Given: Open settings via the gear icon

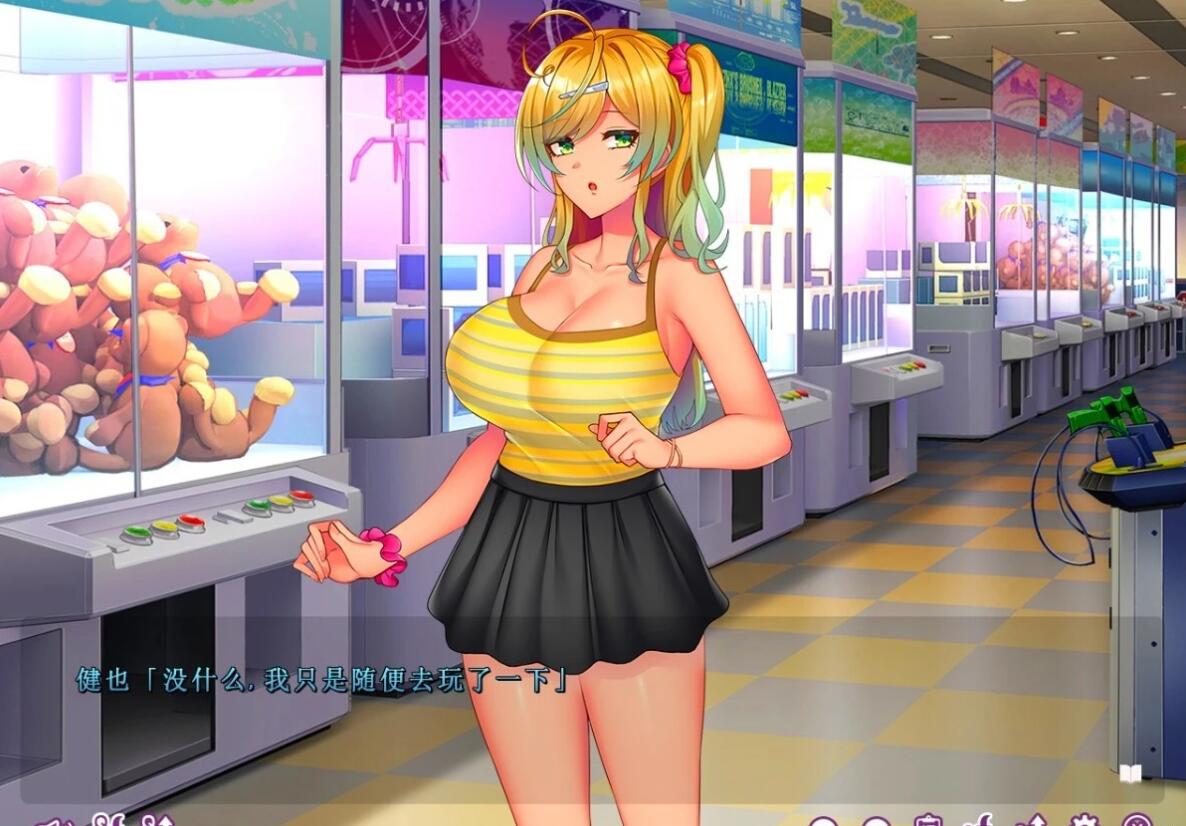Looking at the screenshot, I should click(x=1083, y=822).
